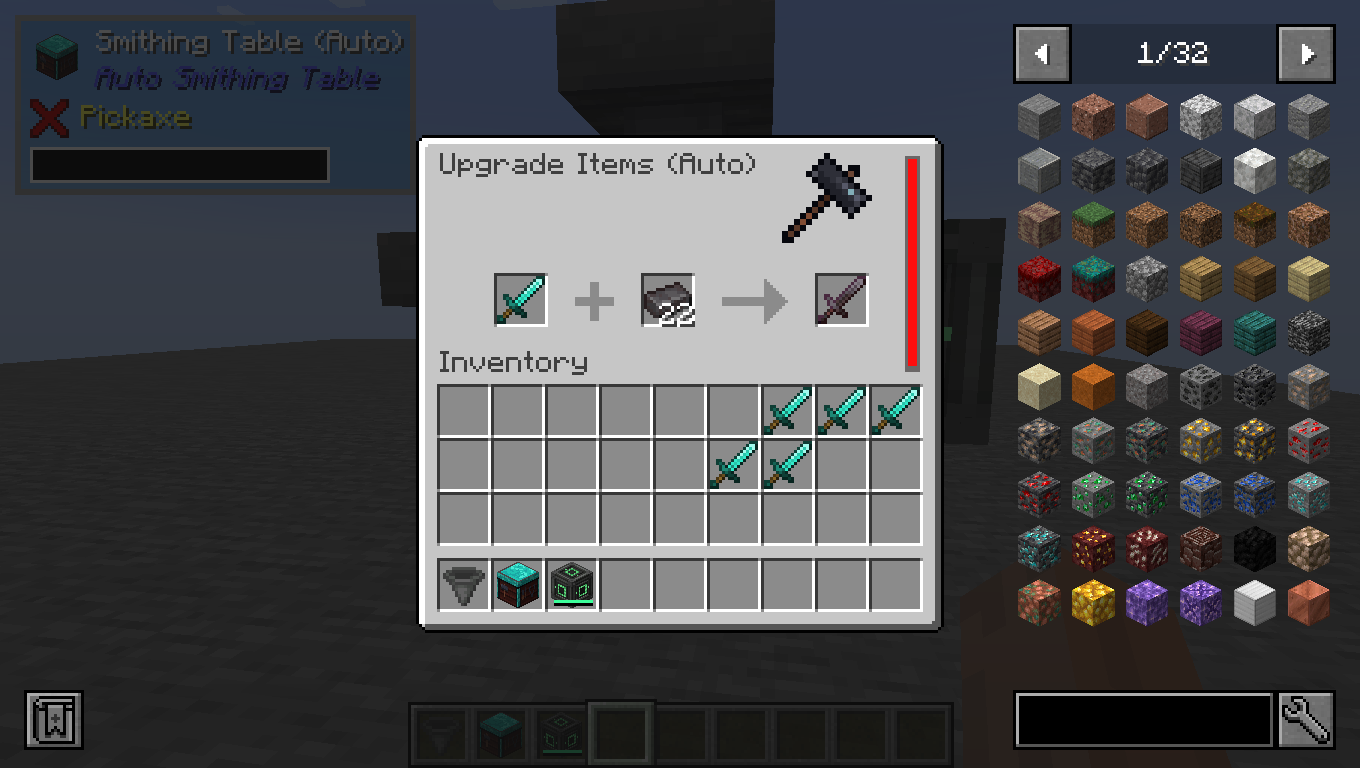The image size is (1360, 768).
Task: Select the bright yellow raw gold block
Action: [x=1092, y=603]
